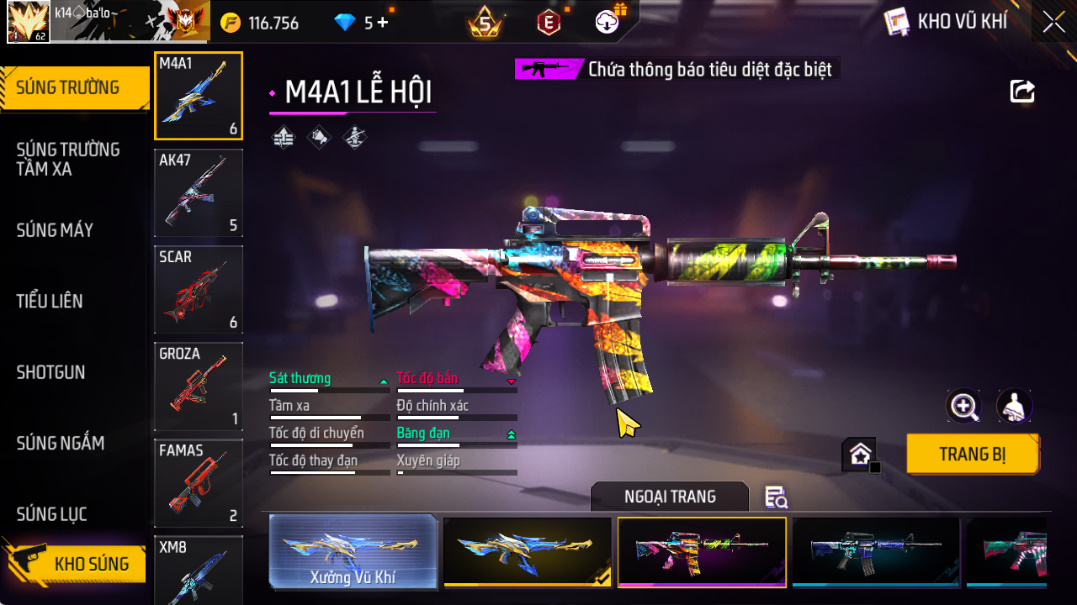Select the blue and gold M4A1 skin
This screenshot has width=1077, height=605.
pyautogui.click(x=527, y=551)
